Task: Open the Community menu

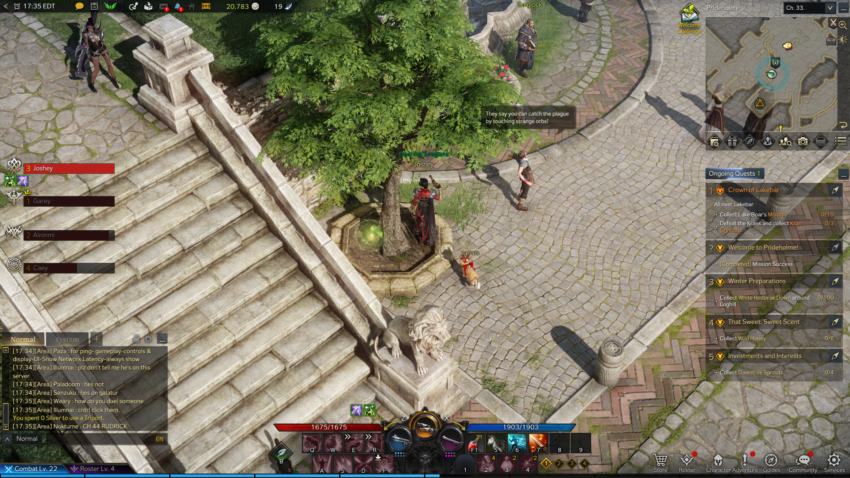Action: pos(802,461)
